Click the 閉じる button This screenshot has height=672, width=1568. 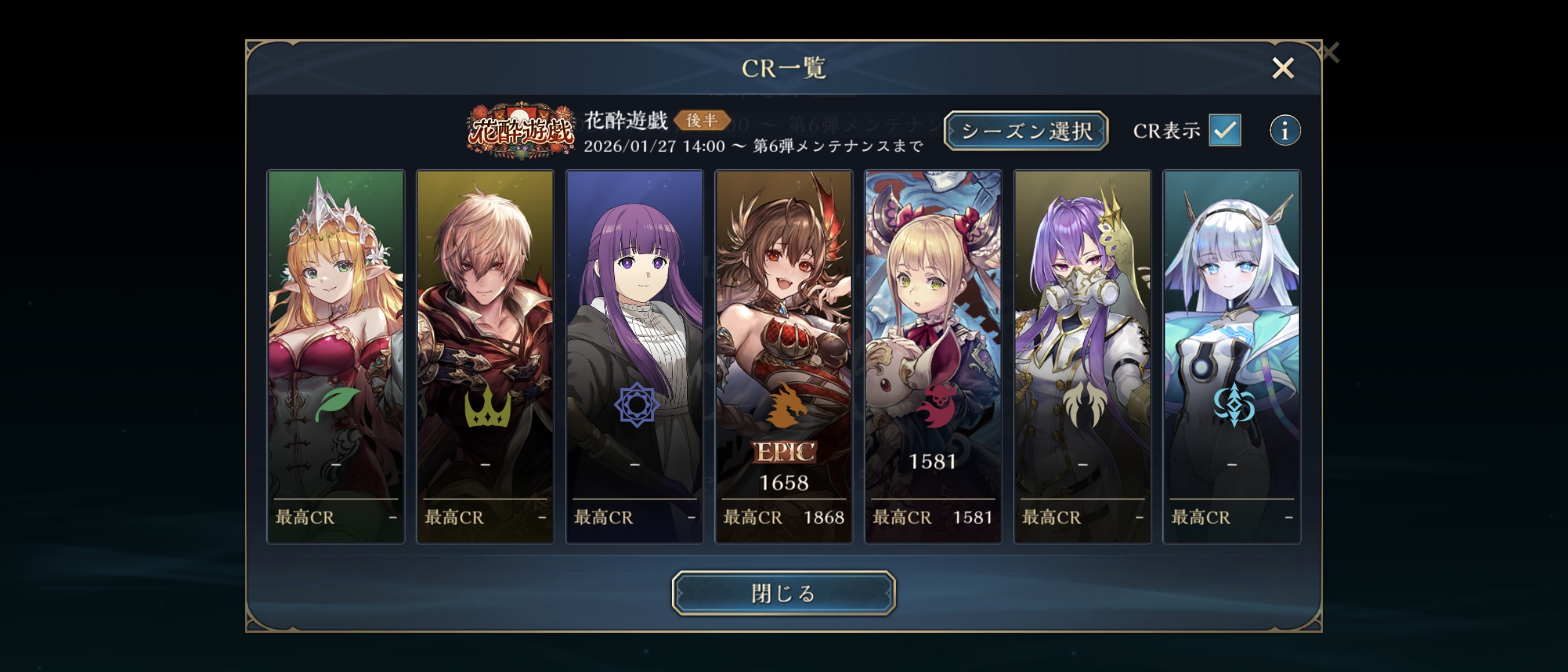point(783,593)
